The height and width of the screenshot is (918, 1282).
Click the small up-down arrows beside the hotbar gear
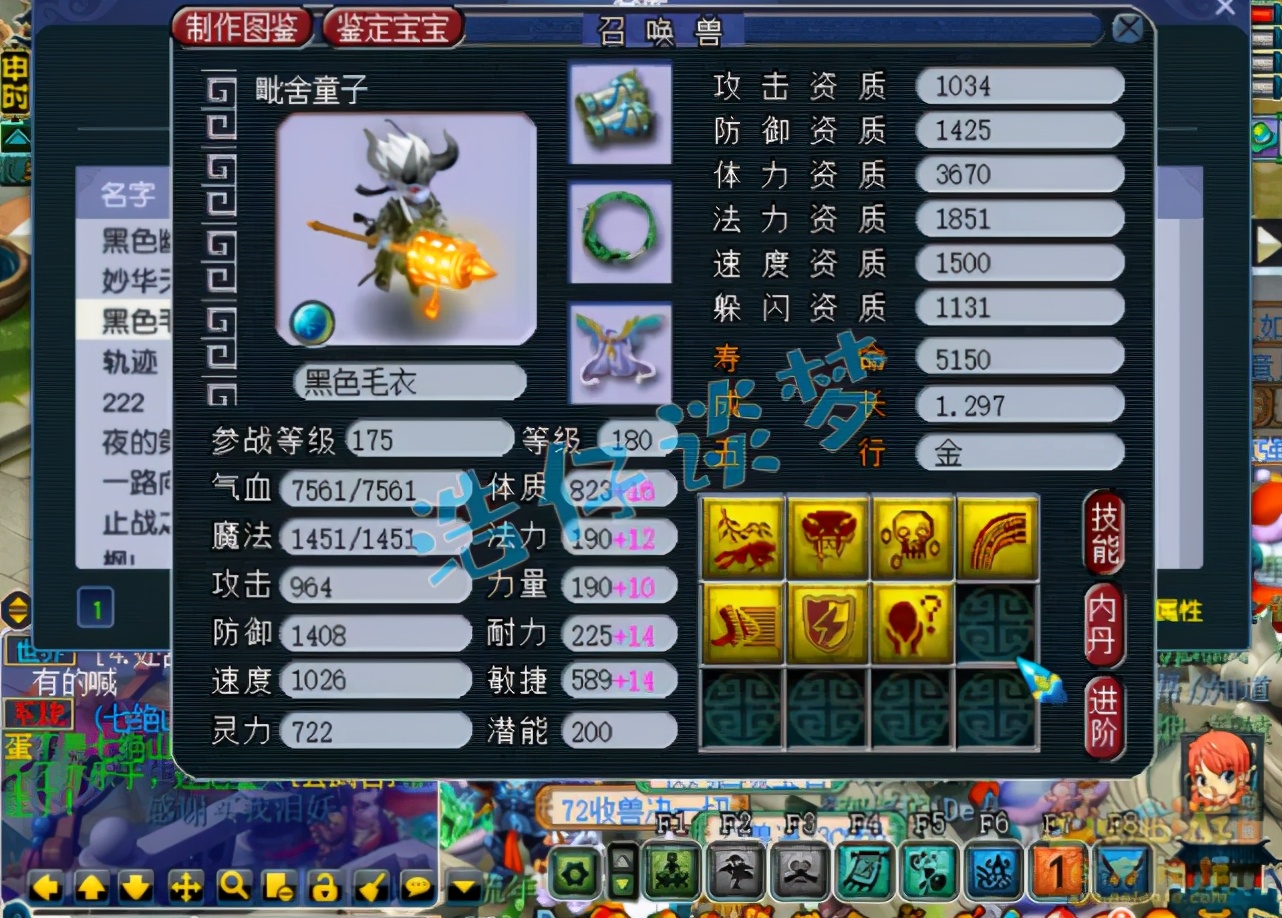click(x=622, y=874)
